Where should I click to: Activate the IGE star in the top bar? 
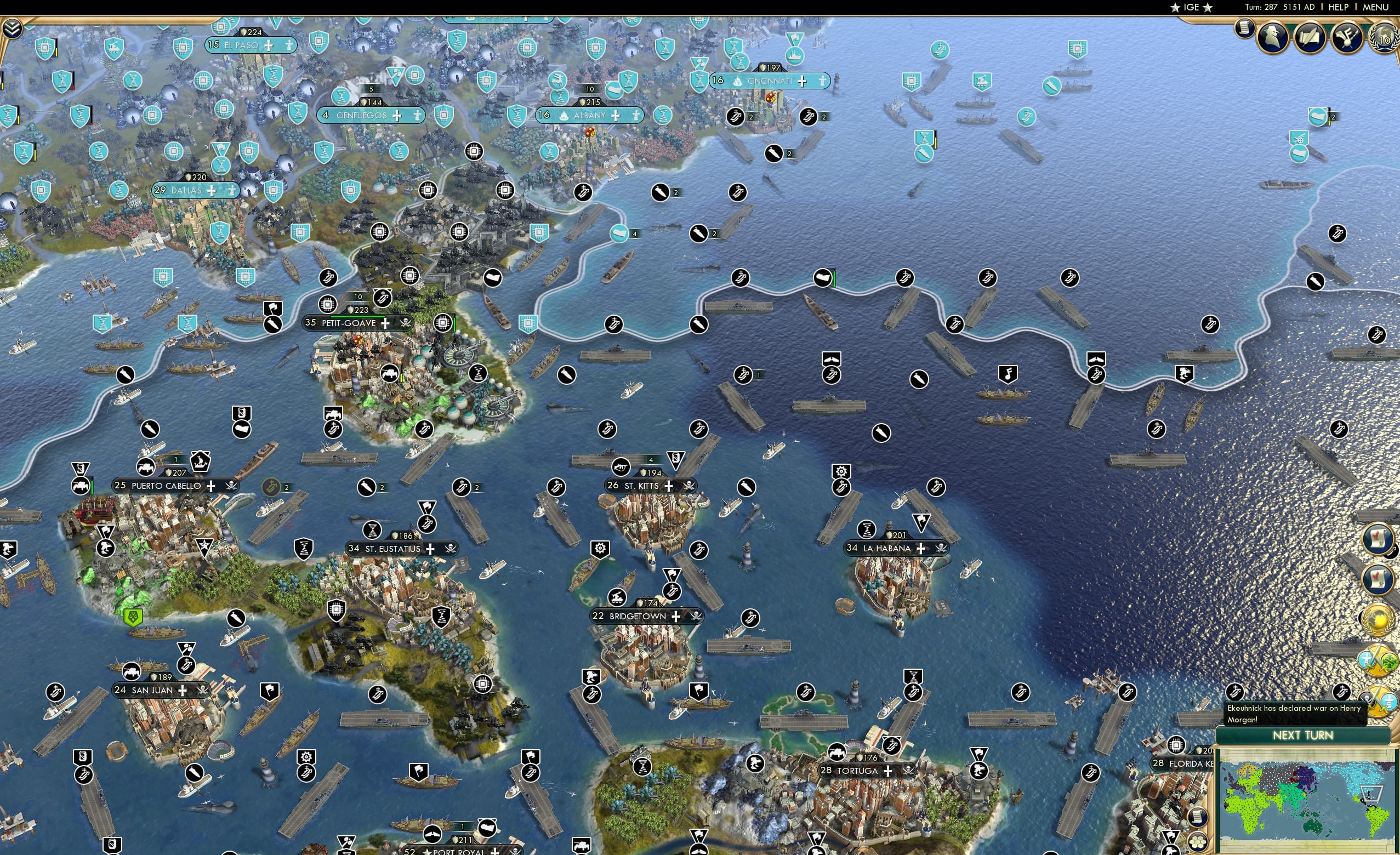point(1192,7)
